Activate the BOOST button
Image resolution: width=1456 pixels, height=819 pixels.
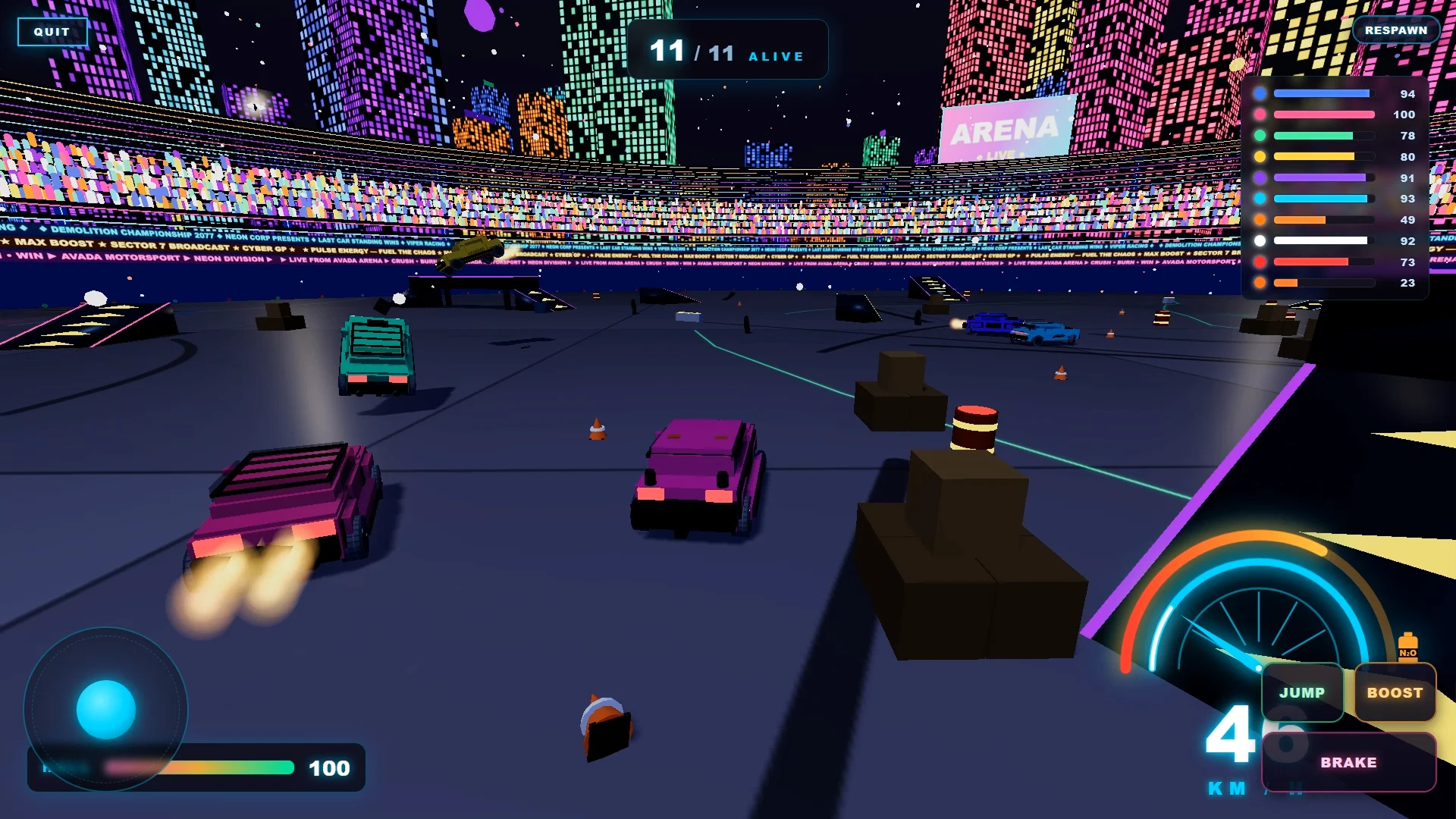(x=1395, y=692)
